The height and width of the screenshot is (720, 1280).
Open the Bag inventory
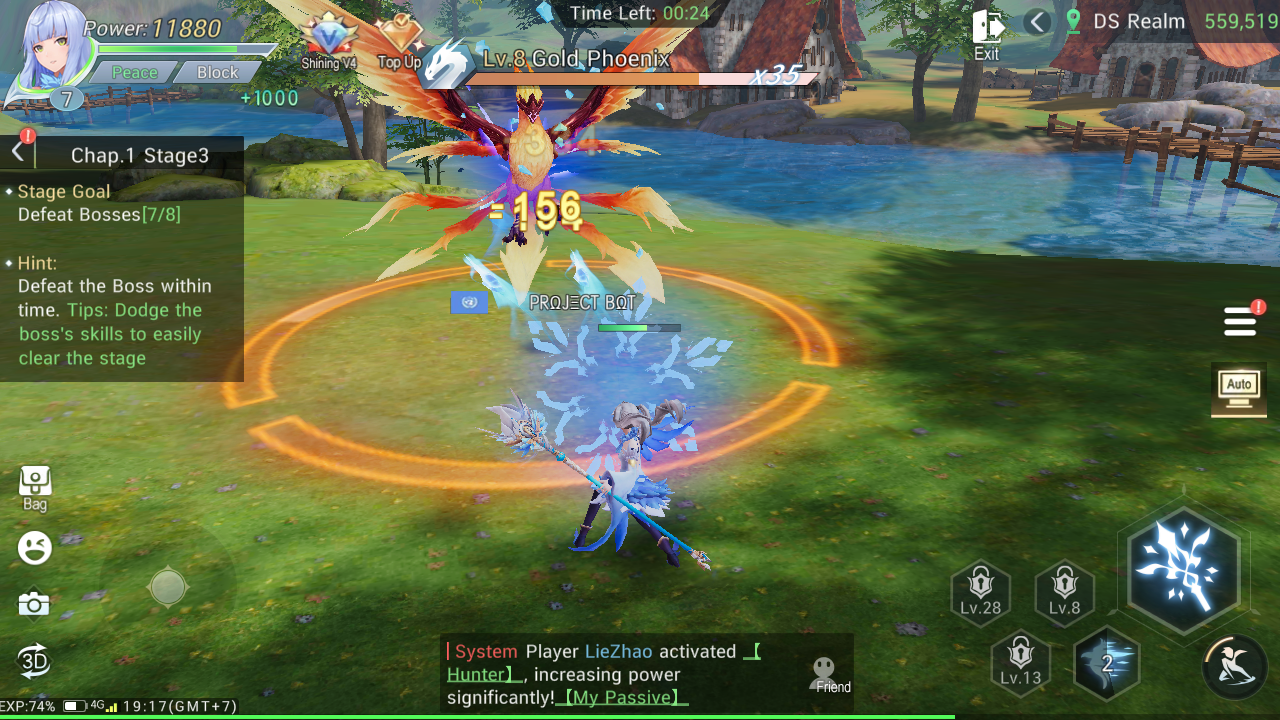coord(35,487)
